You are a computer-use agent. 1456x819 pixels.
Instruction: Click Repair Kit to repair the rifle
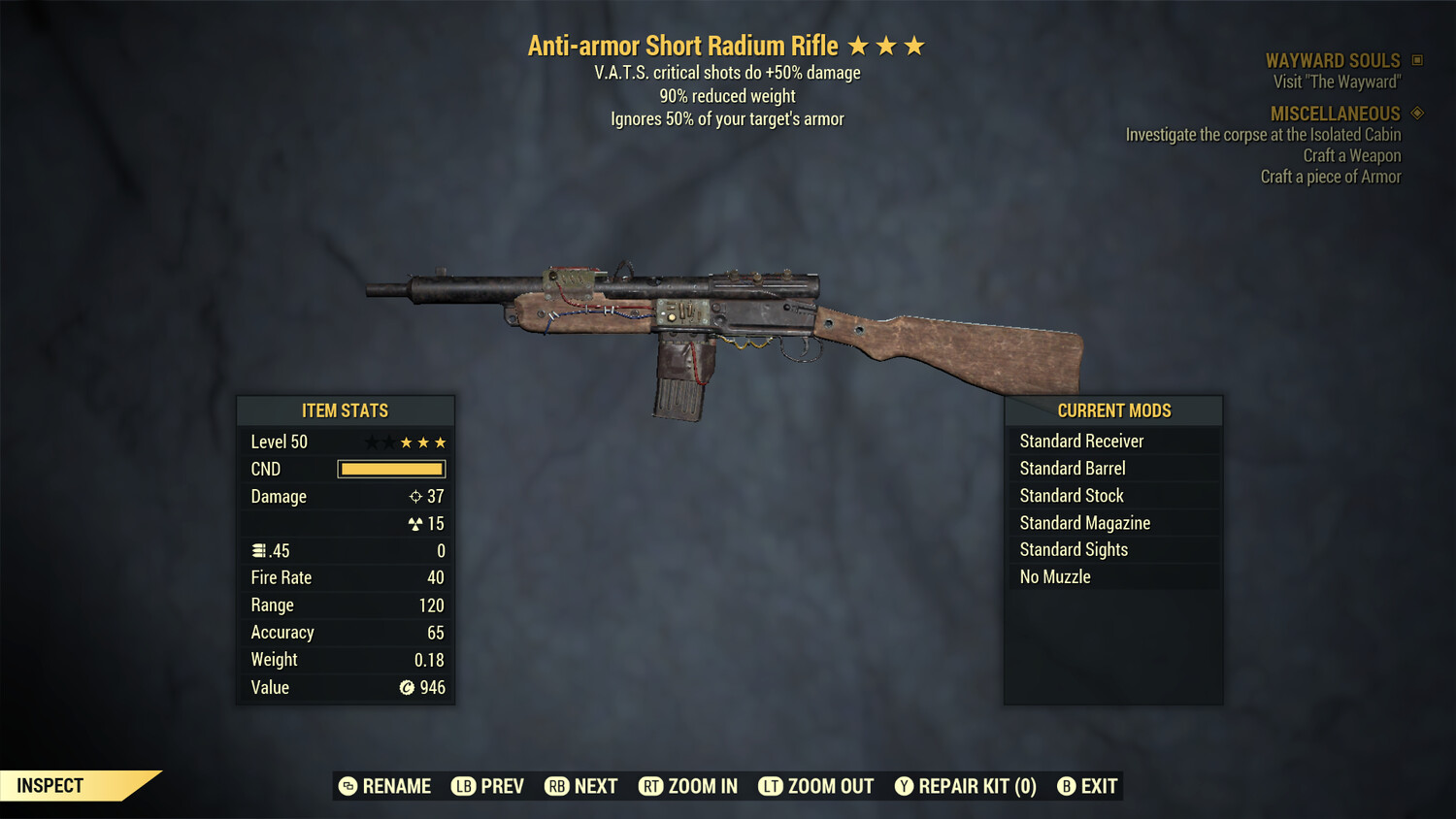point(966,786)
